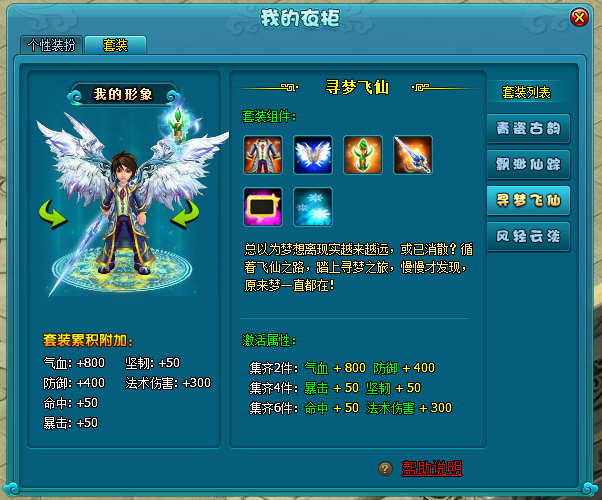This screenshot has height=500, width=602.
Task: Select the snowflake effect component icon
Action: 313,207
